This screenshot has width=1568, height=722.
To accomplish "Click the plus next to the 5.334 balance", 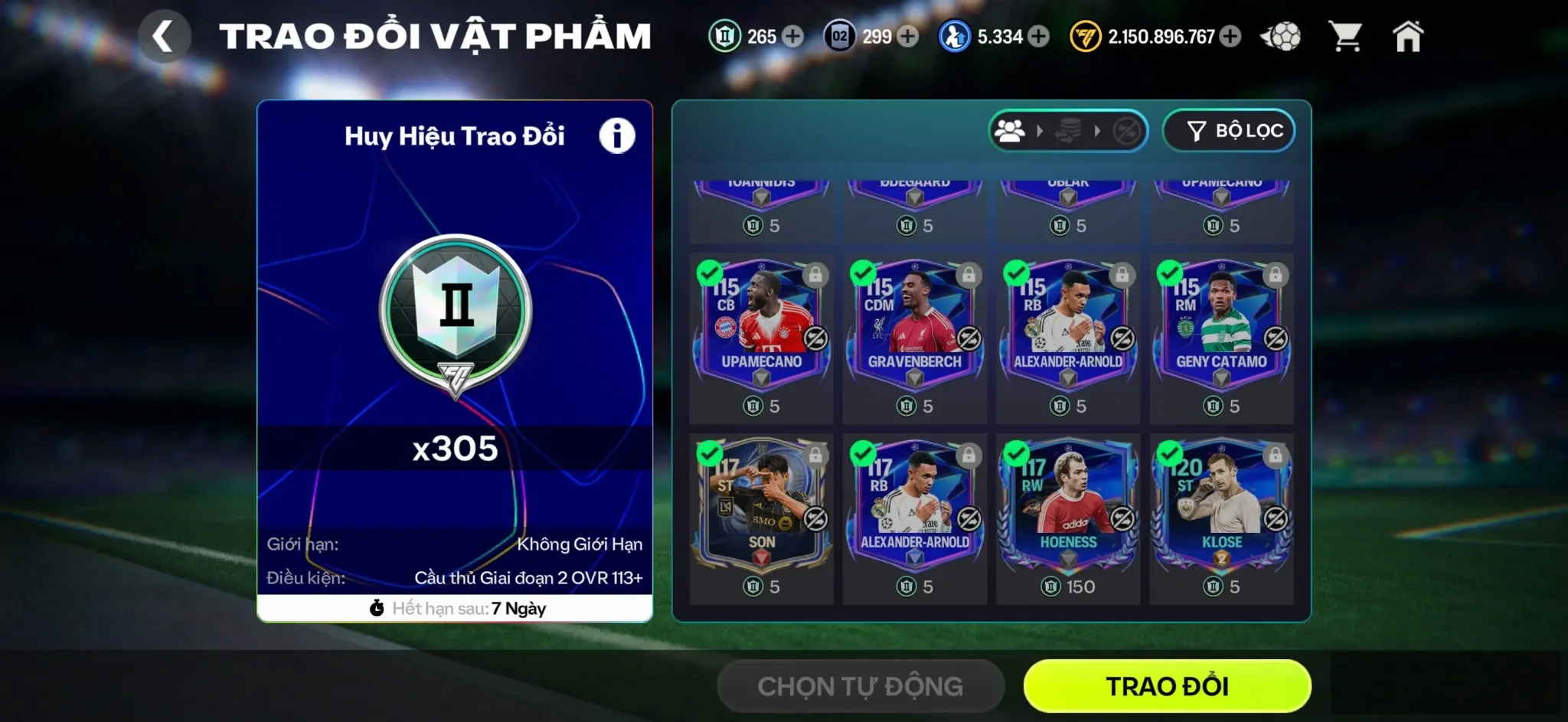I will pyautogui.click(x=1039, y=35).
